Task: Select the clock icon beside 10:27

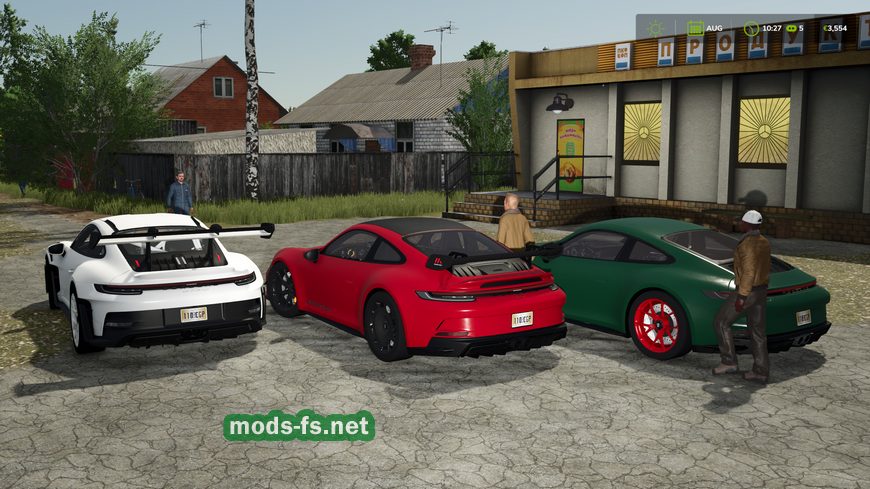Action: click(x=750, y=28)
